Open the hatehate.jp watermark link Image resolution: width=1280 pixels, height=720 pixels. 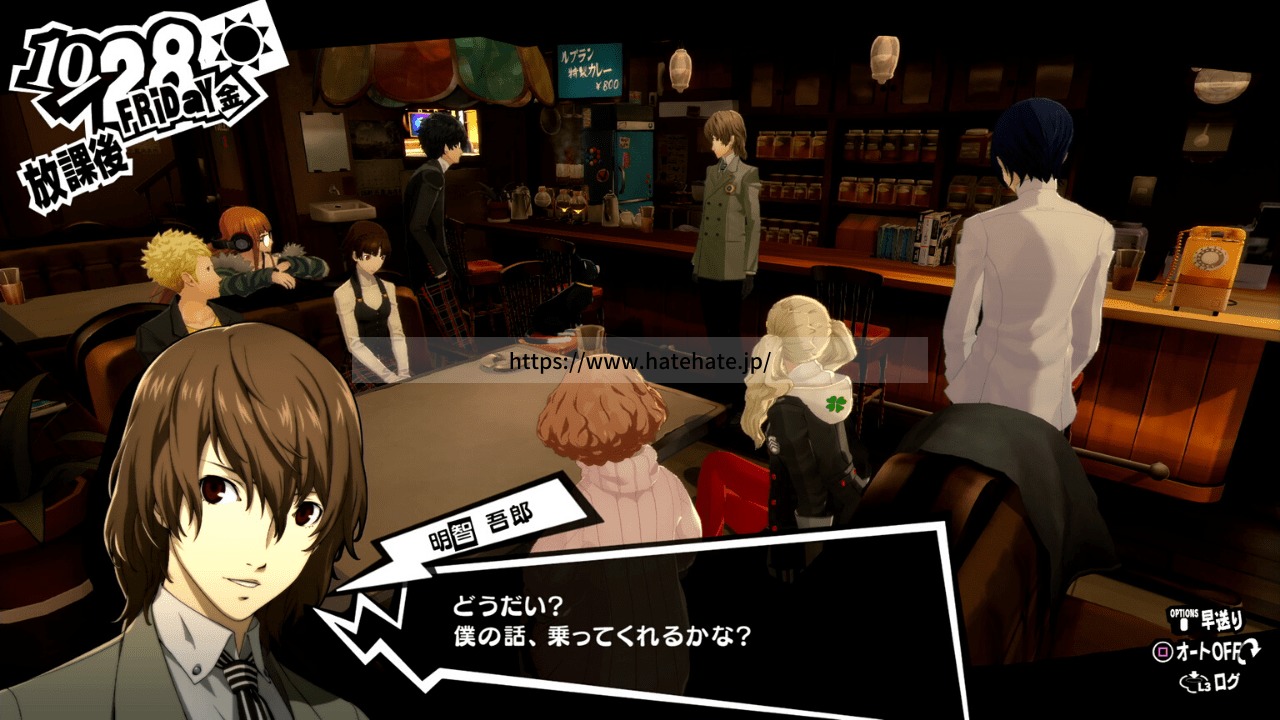click(640, 361)
